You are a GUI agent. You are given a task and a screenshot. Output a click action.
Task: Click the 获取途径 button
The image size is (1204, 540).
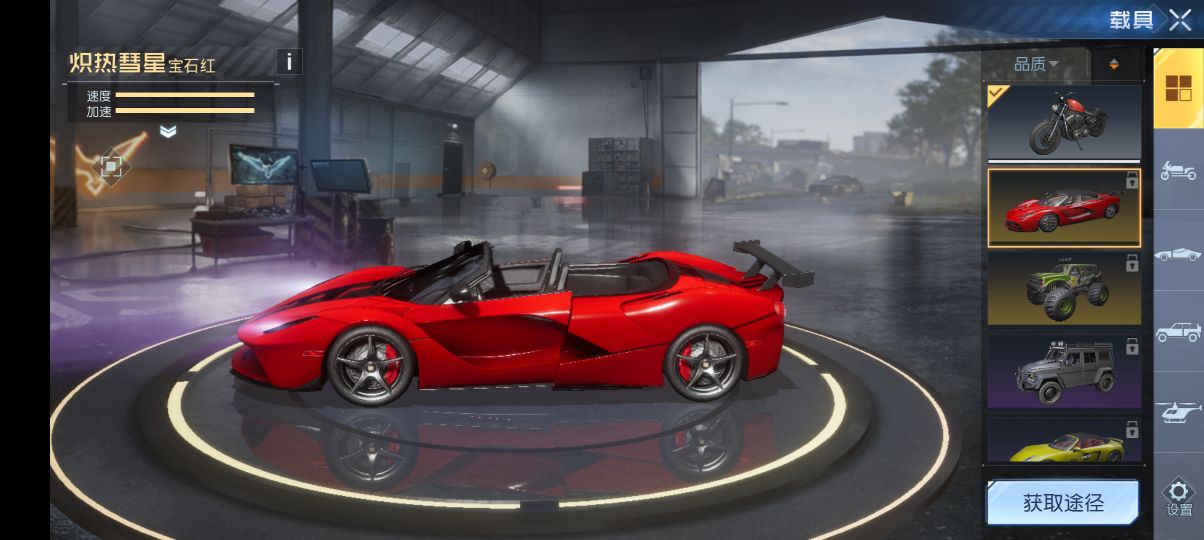[x=1062, y=503]
